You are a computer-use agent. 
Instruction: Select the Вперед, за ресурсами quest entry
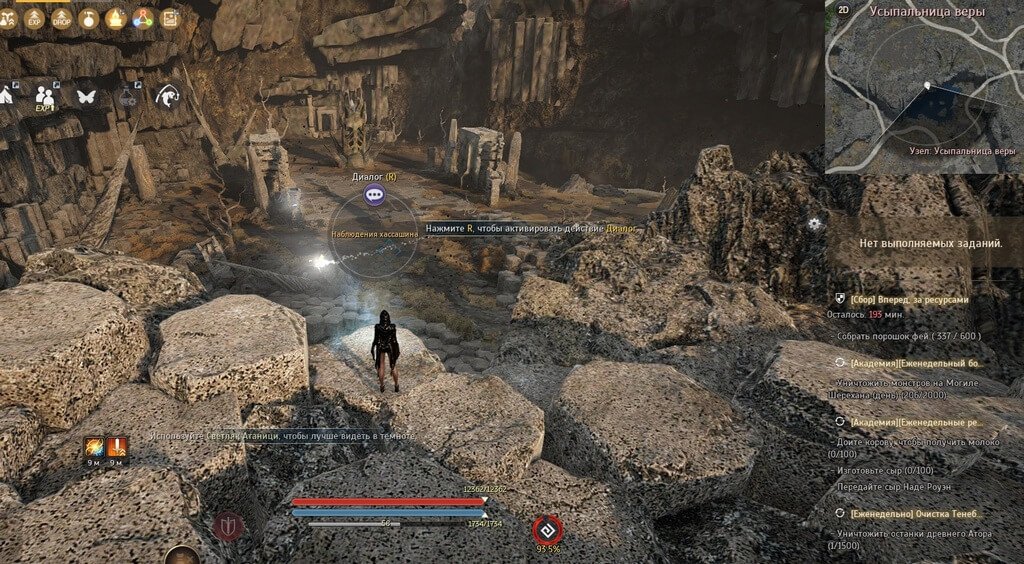pos(909,299)
